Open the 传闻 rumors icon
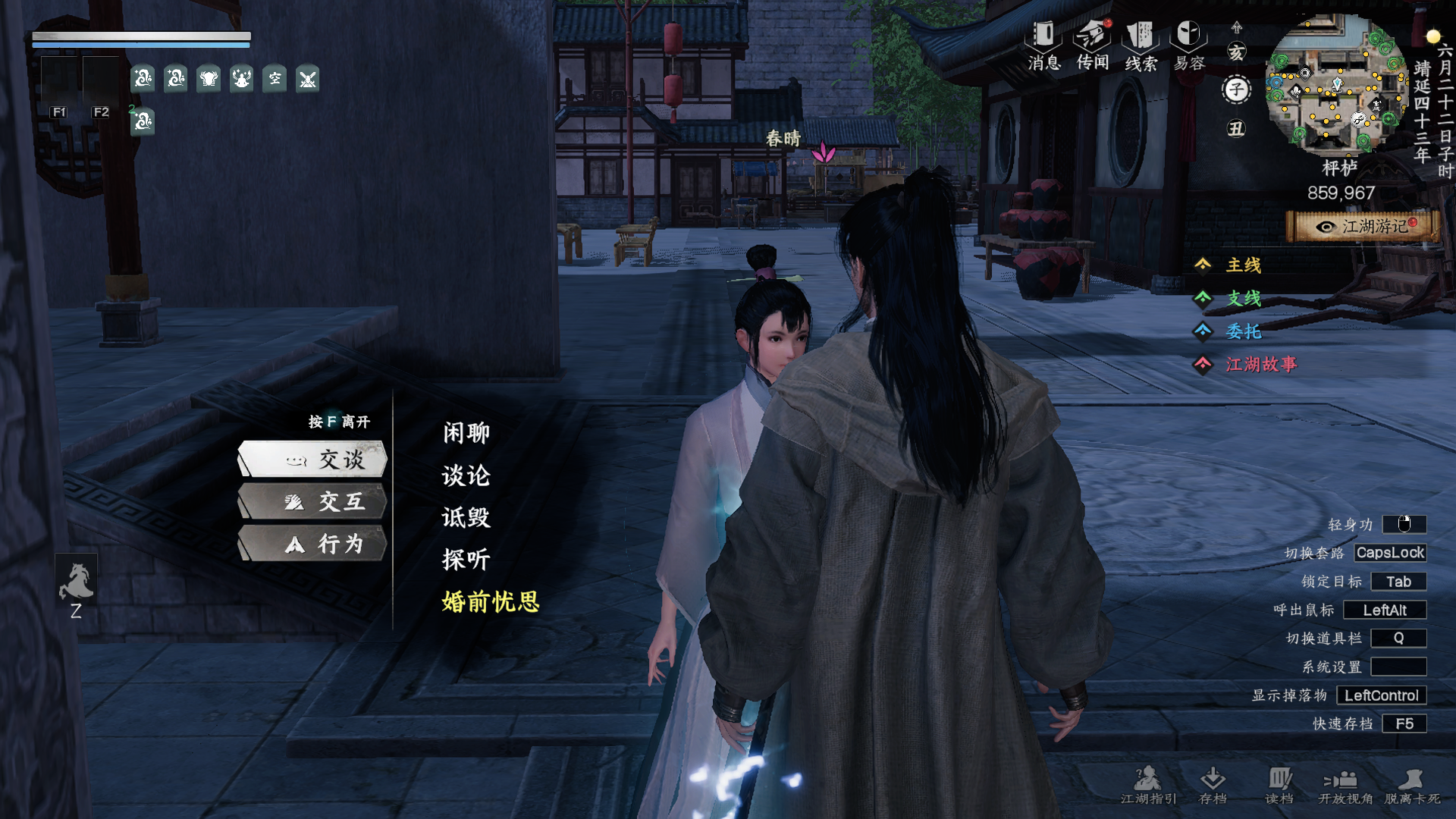The height and width of the screenshot is (819, 1456). [x=1093, y=45]
